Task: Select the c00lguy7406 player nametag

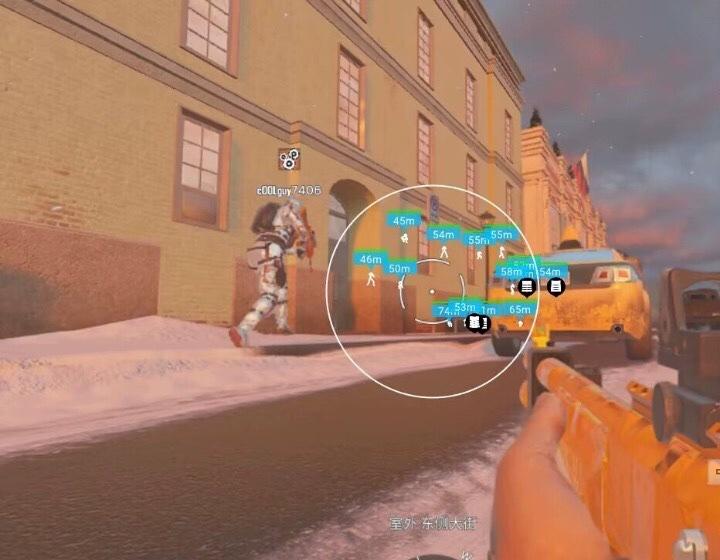Action: pyautogui.click(x=289, y=190)
